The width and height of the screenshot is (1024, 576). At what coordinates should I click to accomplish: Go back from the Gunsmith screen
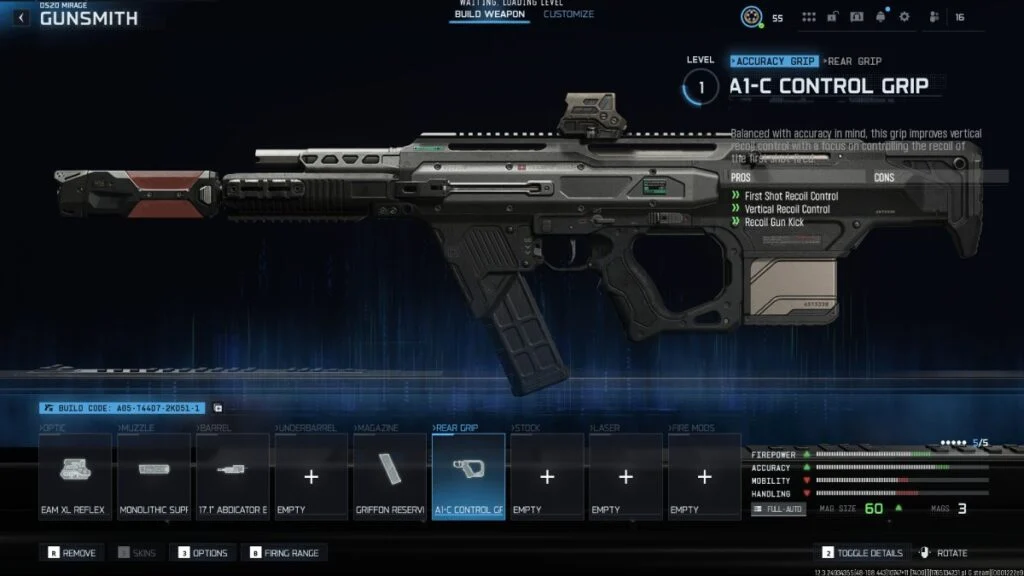click(x=22, y=18)
